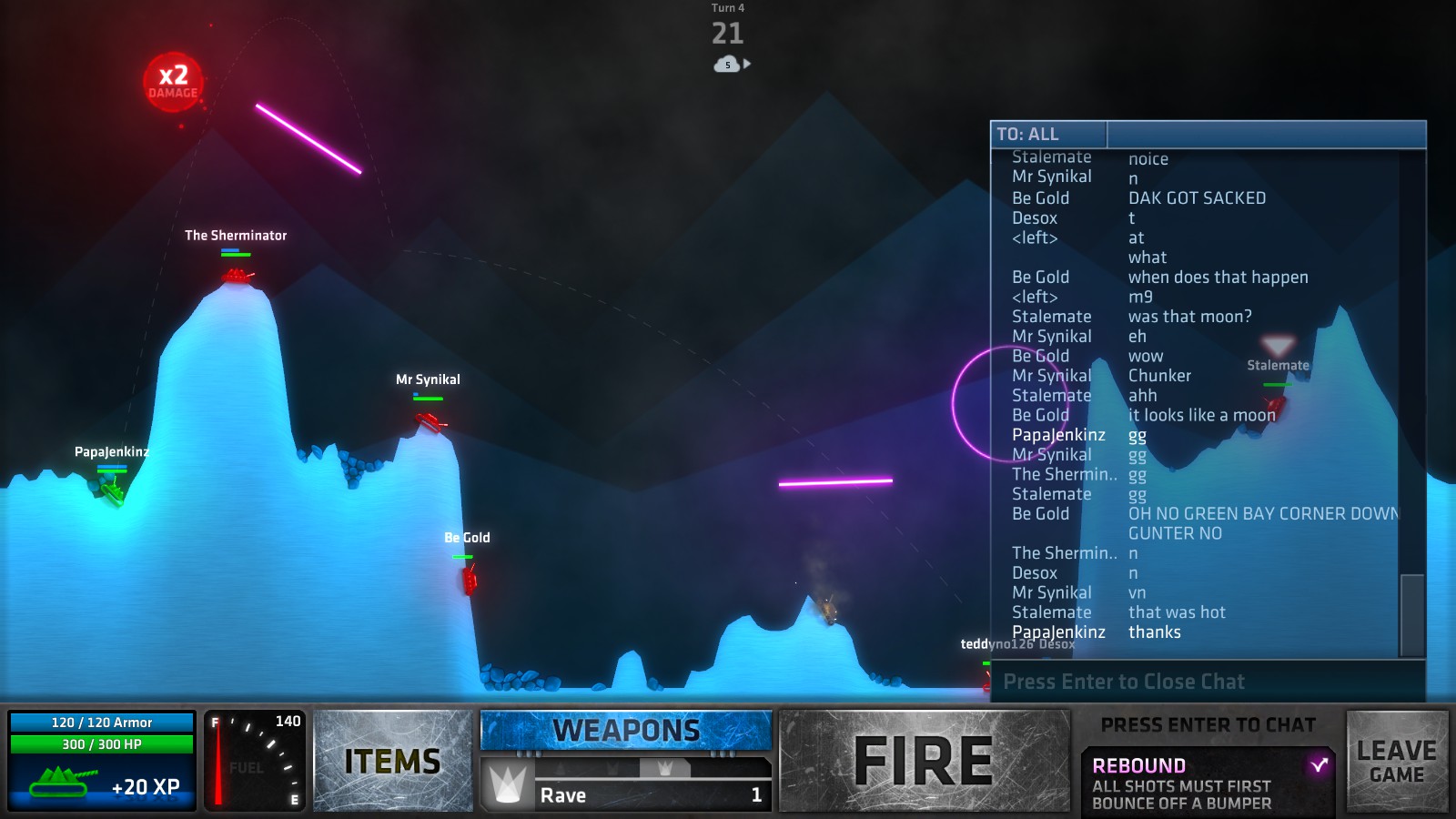The image size is (1456, 819).
Task: Click the highlighted crown in the weapon tier strip
Action: click(x=667, y=767)
